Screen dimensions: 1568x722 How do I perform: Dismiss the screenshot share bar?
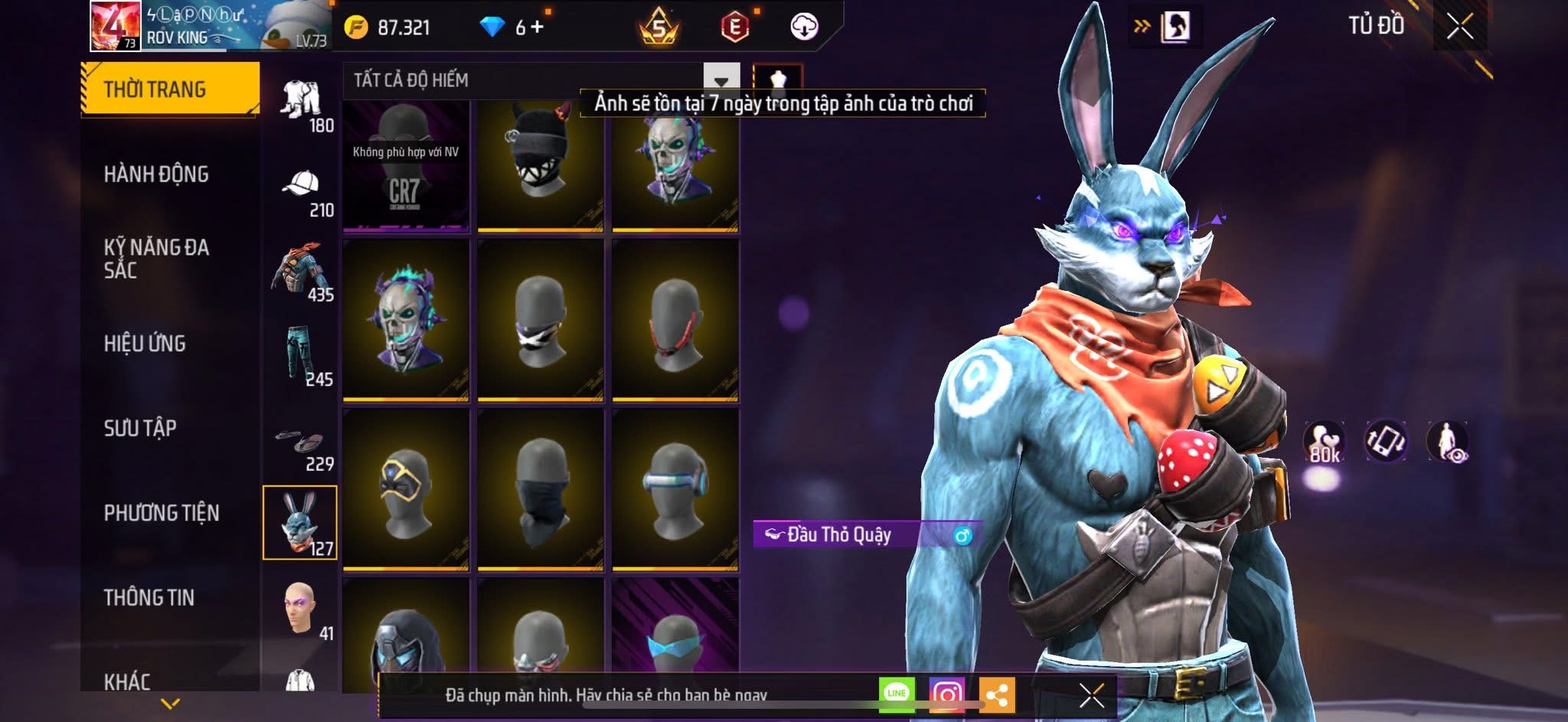point(1091,696)
